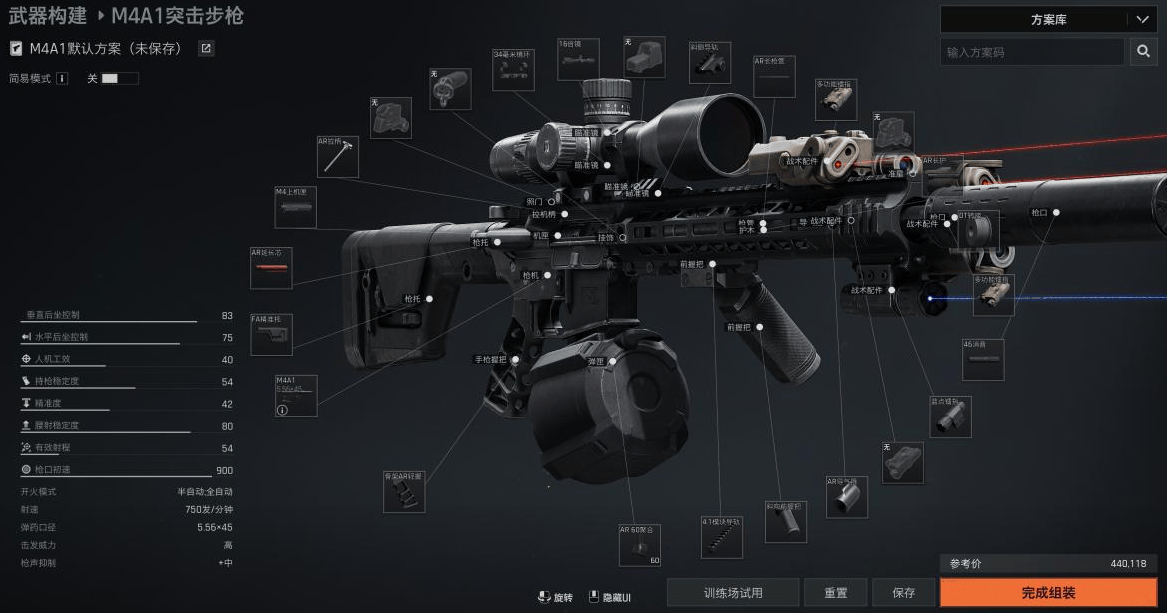Click the magnifier search button

(x=1143, y=52)
